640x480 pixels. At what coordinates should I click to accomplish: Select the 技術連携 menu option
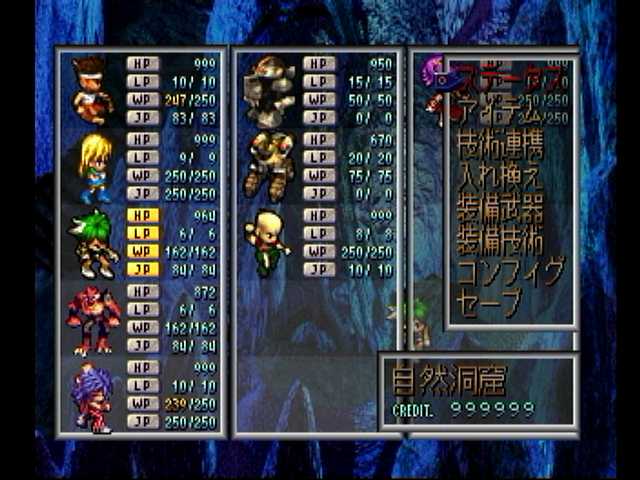[500, 148]
